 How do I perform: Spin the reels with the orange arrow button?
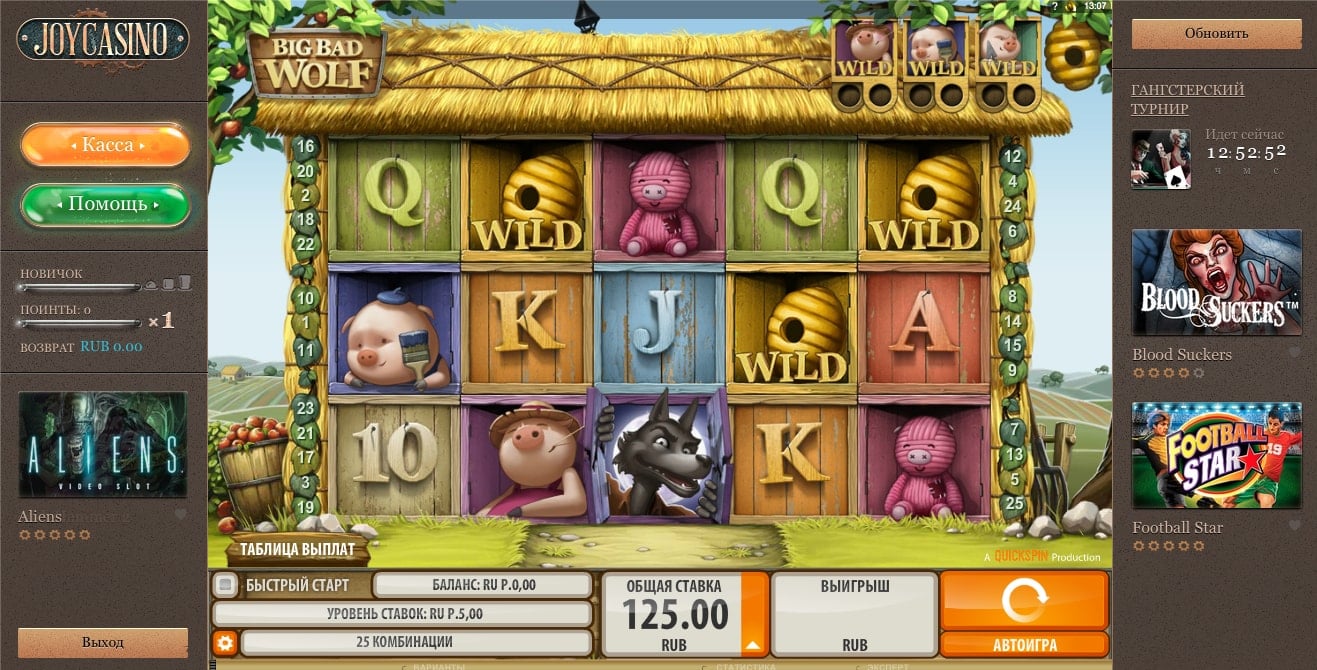(x=1024, y=600)
